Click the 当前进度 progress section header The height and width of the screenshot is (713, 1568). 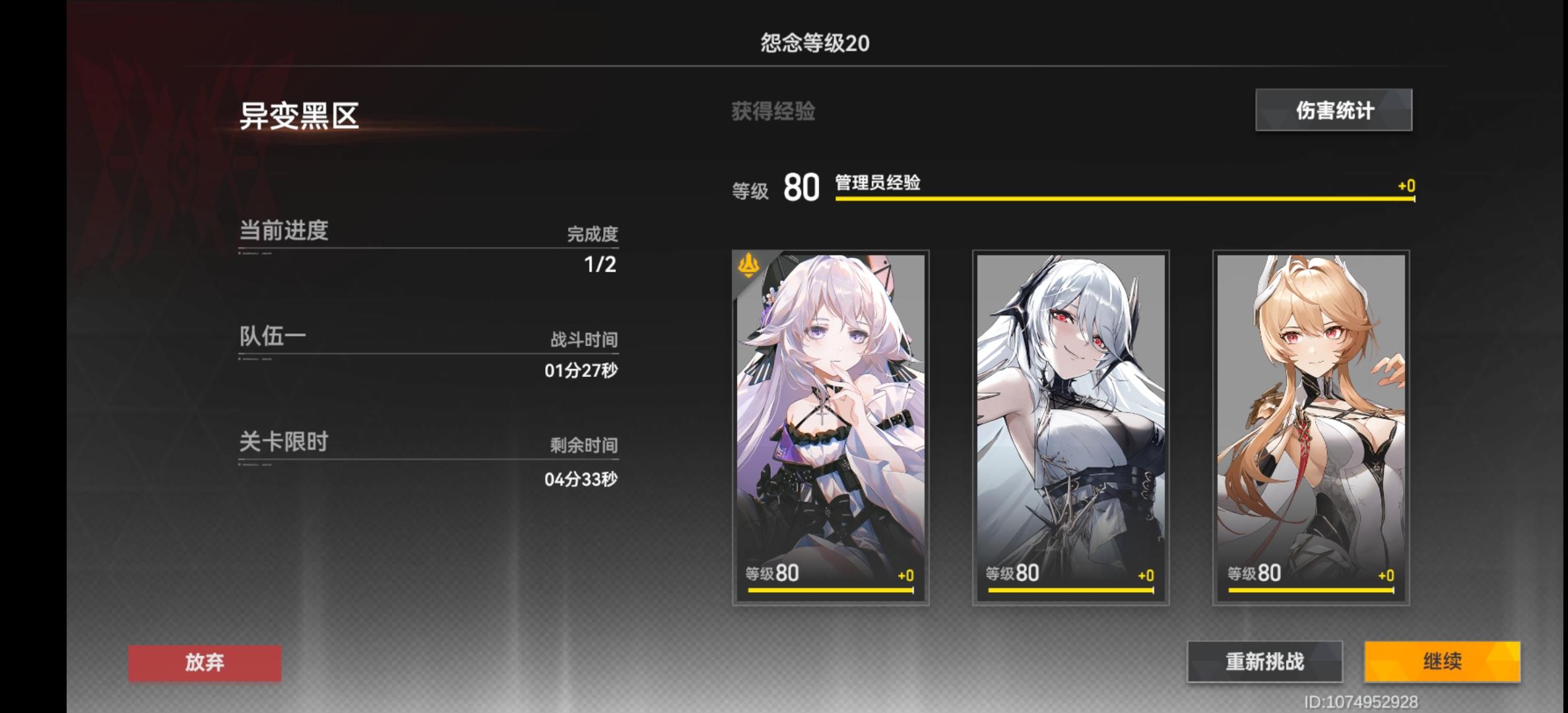pyautogui.click(x=285, y=230)
